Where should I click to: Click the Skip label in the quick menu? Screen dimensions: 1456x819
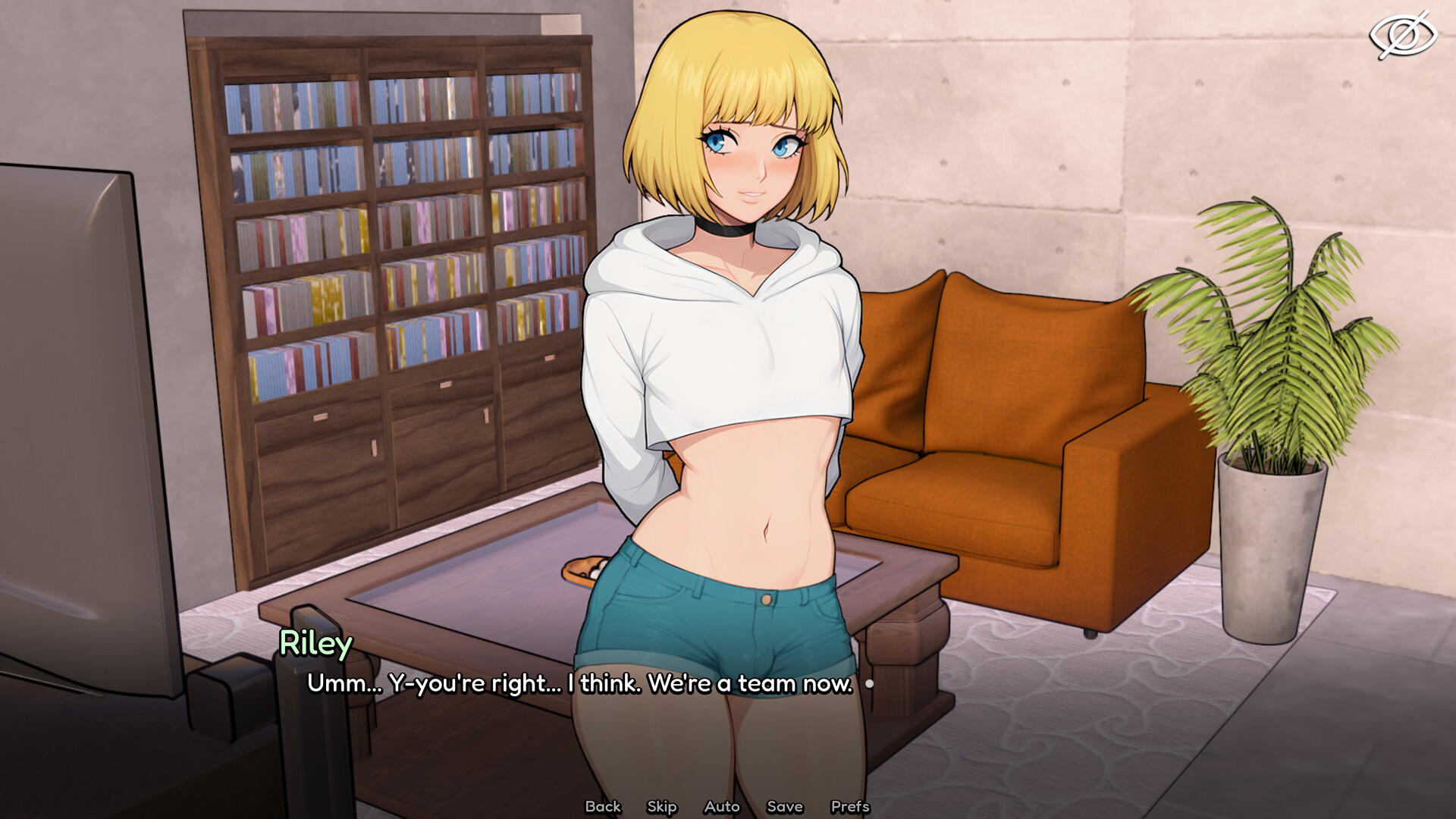661,807
